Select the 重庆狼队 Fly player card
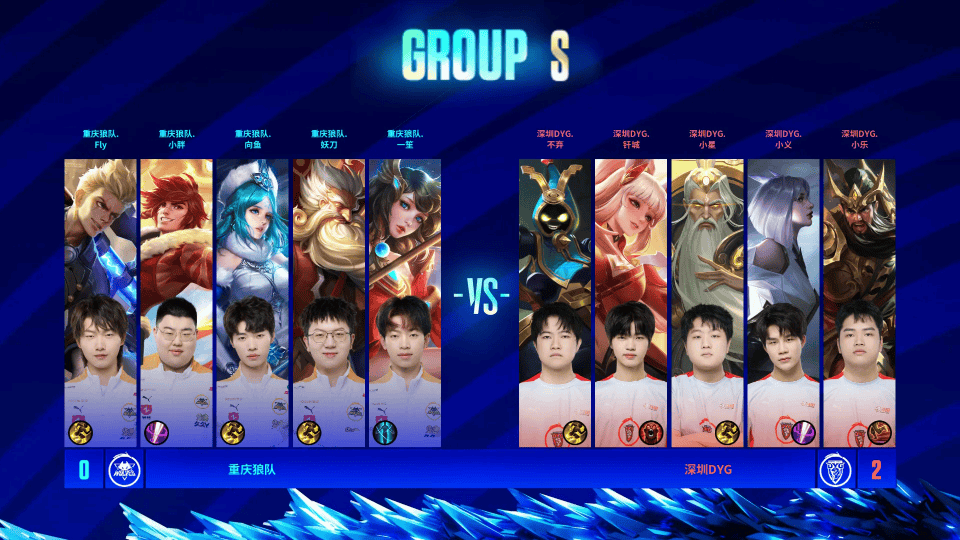 point(100,302)
